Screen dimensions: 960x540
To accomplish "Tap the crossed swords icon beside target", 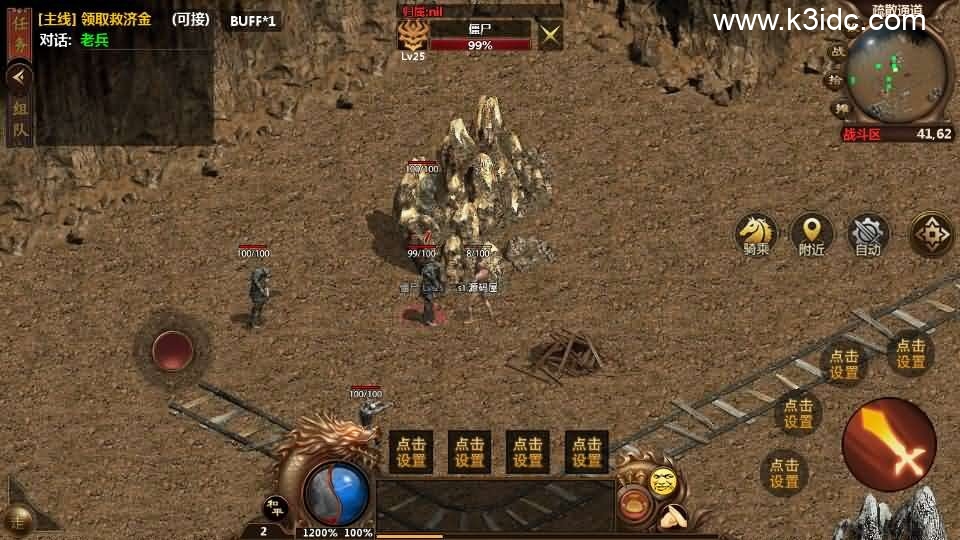I will 550,36.
